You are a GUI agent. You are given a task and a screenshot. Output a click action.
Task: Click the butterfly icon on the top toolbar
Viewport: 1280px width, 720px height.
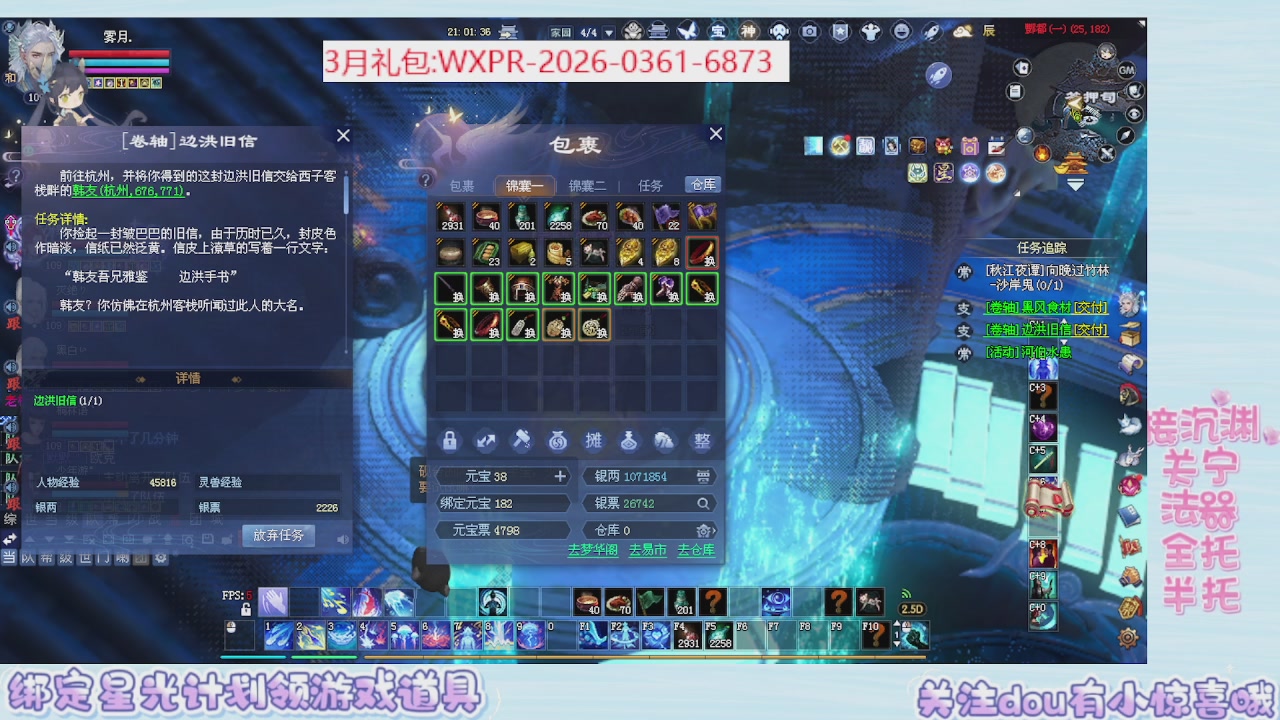coord(690,30)
